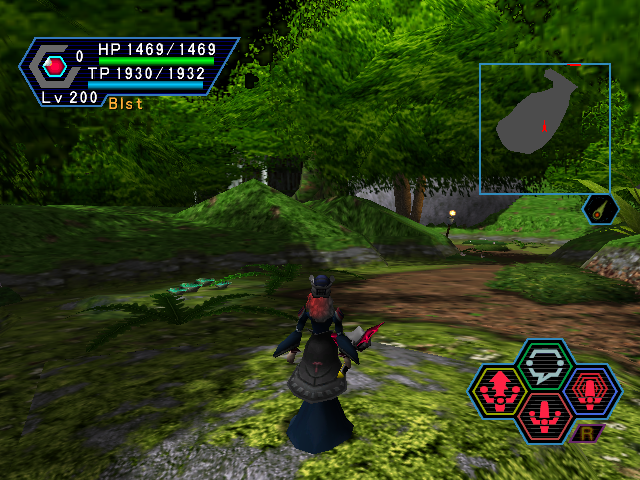Activate the yellow-bordered attack action with up arrow

point(499,389)
